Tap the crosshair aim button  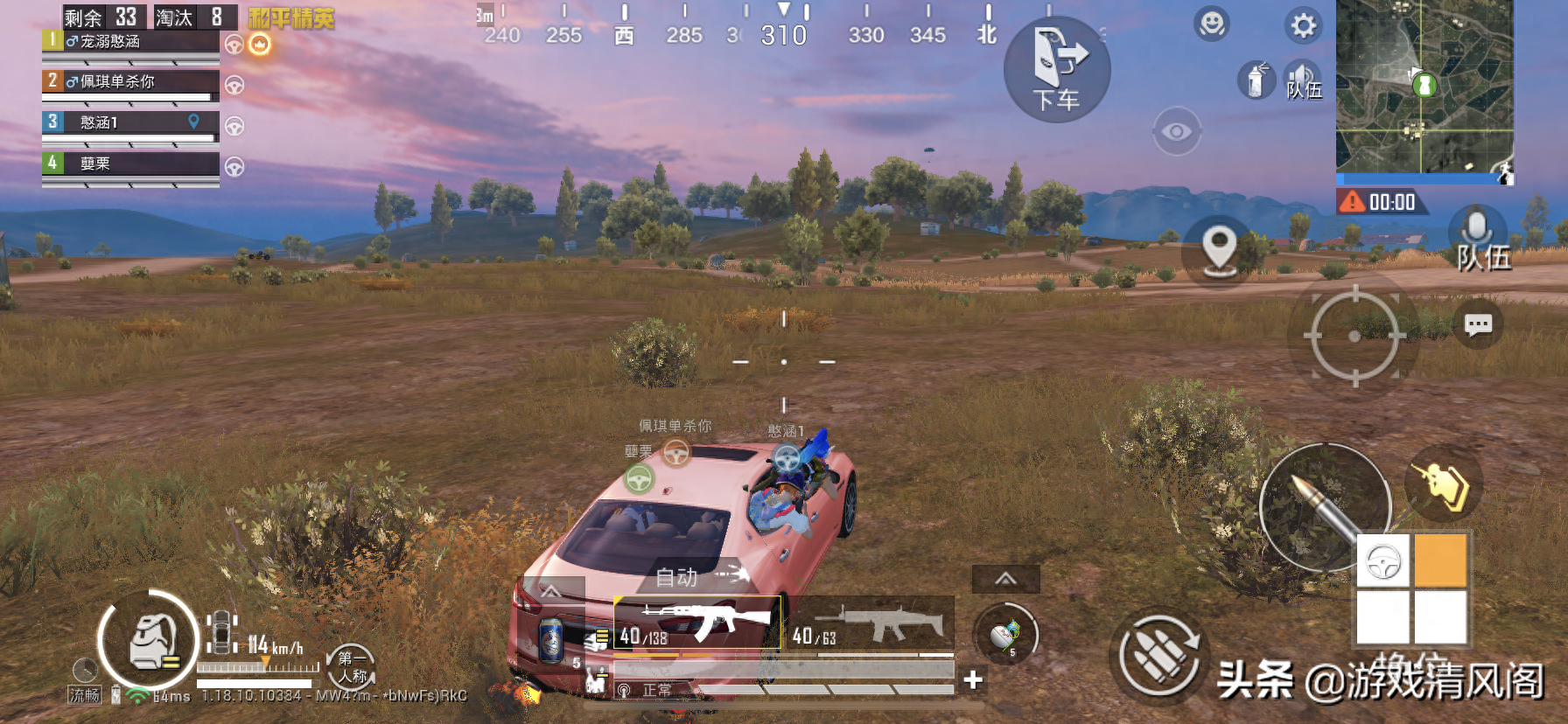coord(1354,336)
